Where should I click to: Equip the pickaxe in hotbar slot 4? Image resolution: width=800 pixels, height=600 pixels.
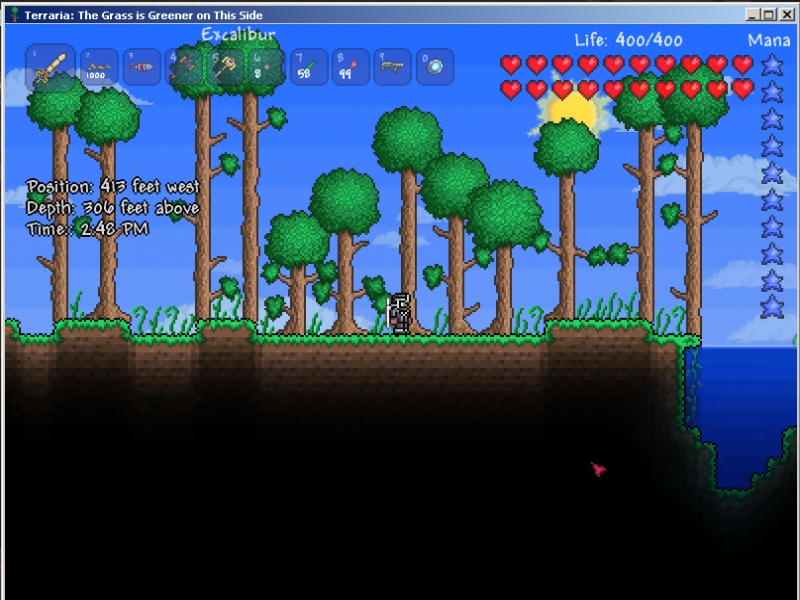click(x=184, y=68)
